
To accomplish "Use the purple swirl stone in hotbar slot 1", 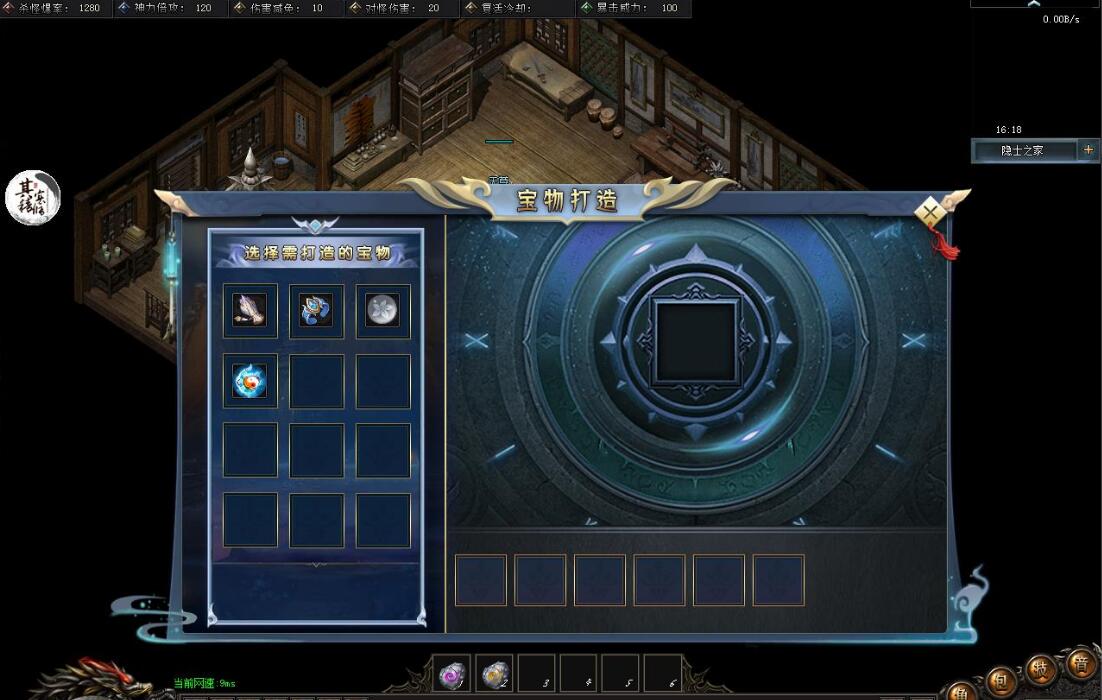I will pyautogui.click(x=453, y=675).
